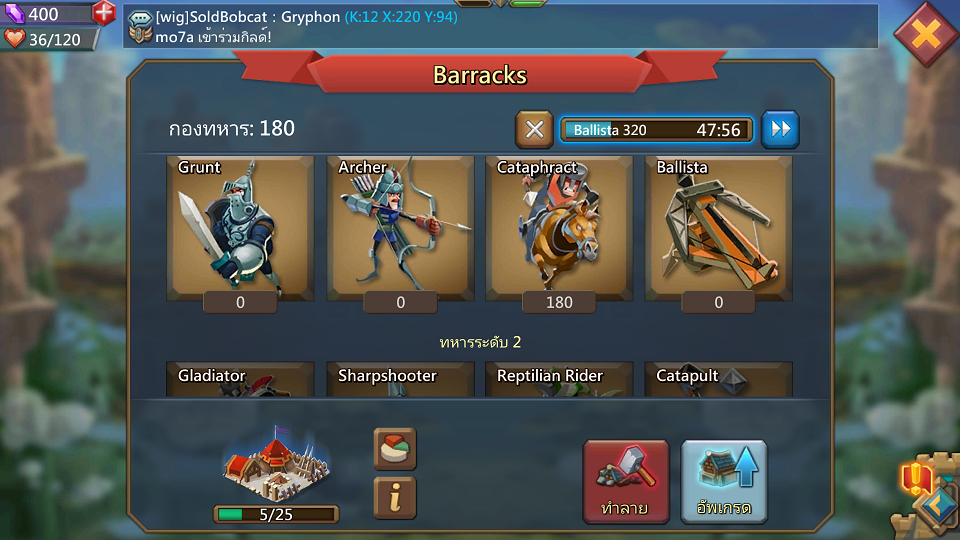Open the guild chat message bar
This screenshot has width=960, height=540.
tap(500, 27)
